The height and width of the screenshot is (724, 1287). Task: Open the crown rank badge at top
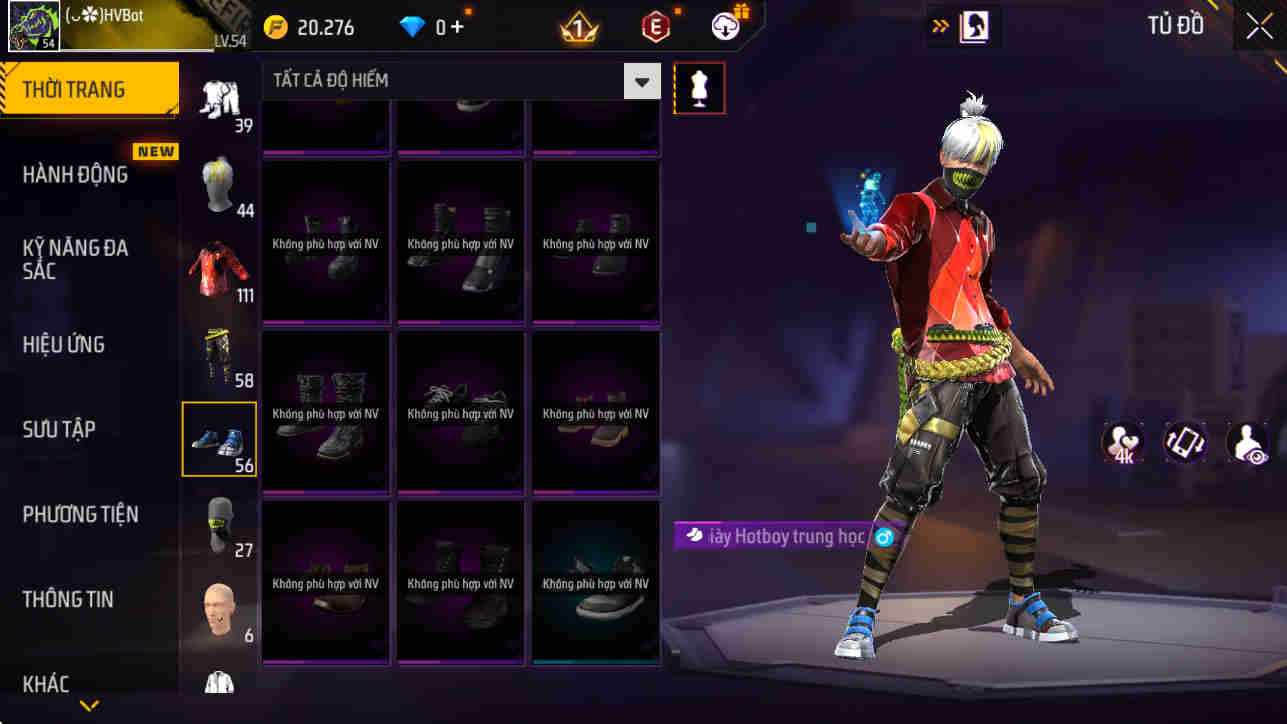[x=578, y=26]
